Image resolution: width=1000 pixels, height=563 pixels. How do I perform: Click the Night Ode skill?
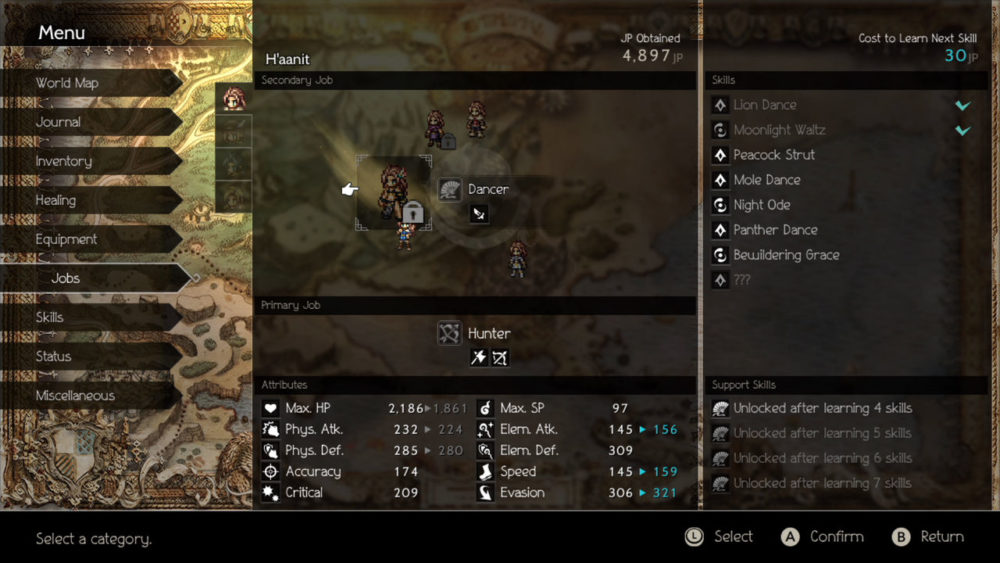coord(762,205)
